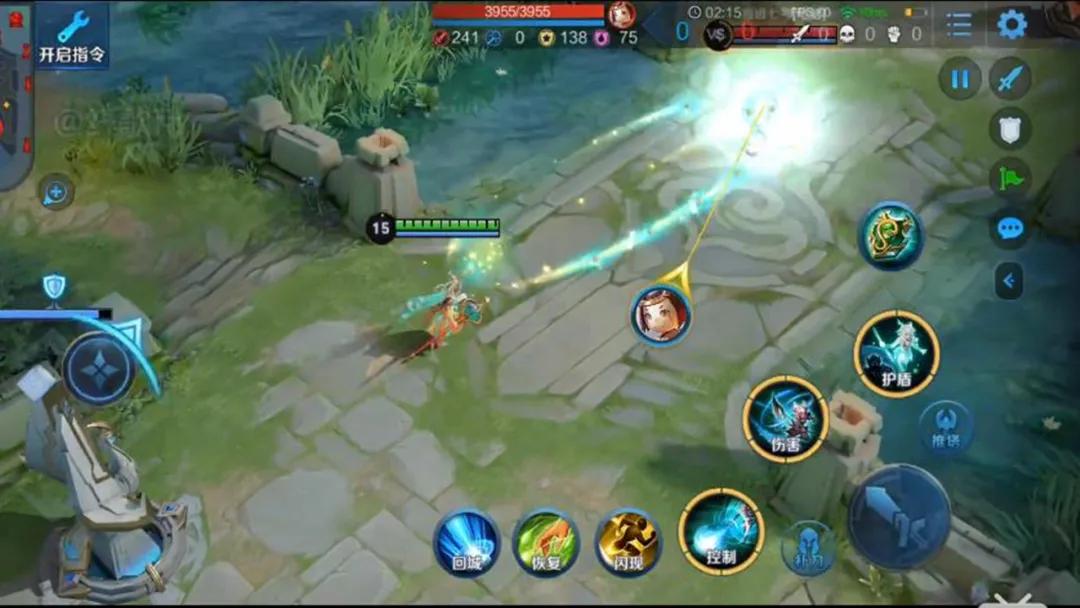Open the chat bubble quick messages

click(x=1011, y=229)
